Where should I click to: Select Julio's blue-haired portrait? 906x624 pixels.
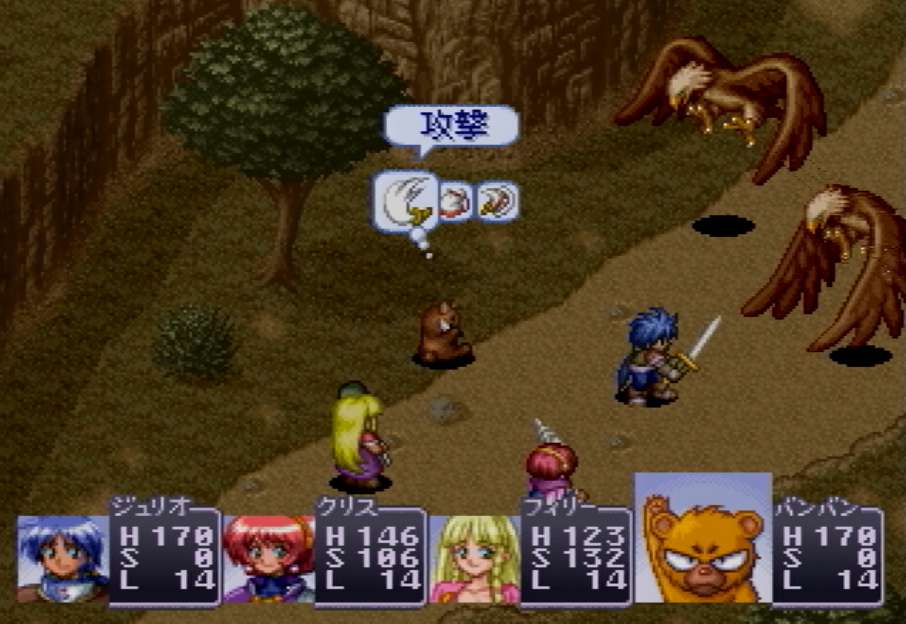(x=62, y=558)
